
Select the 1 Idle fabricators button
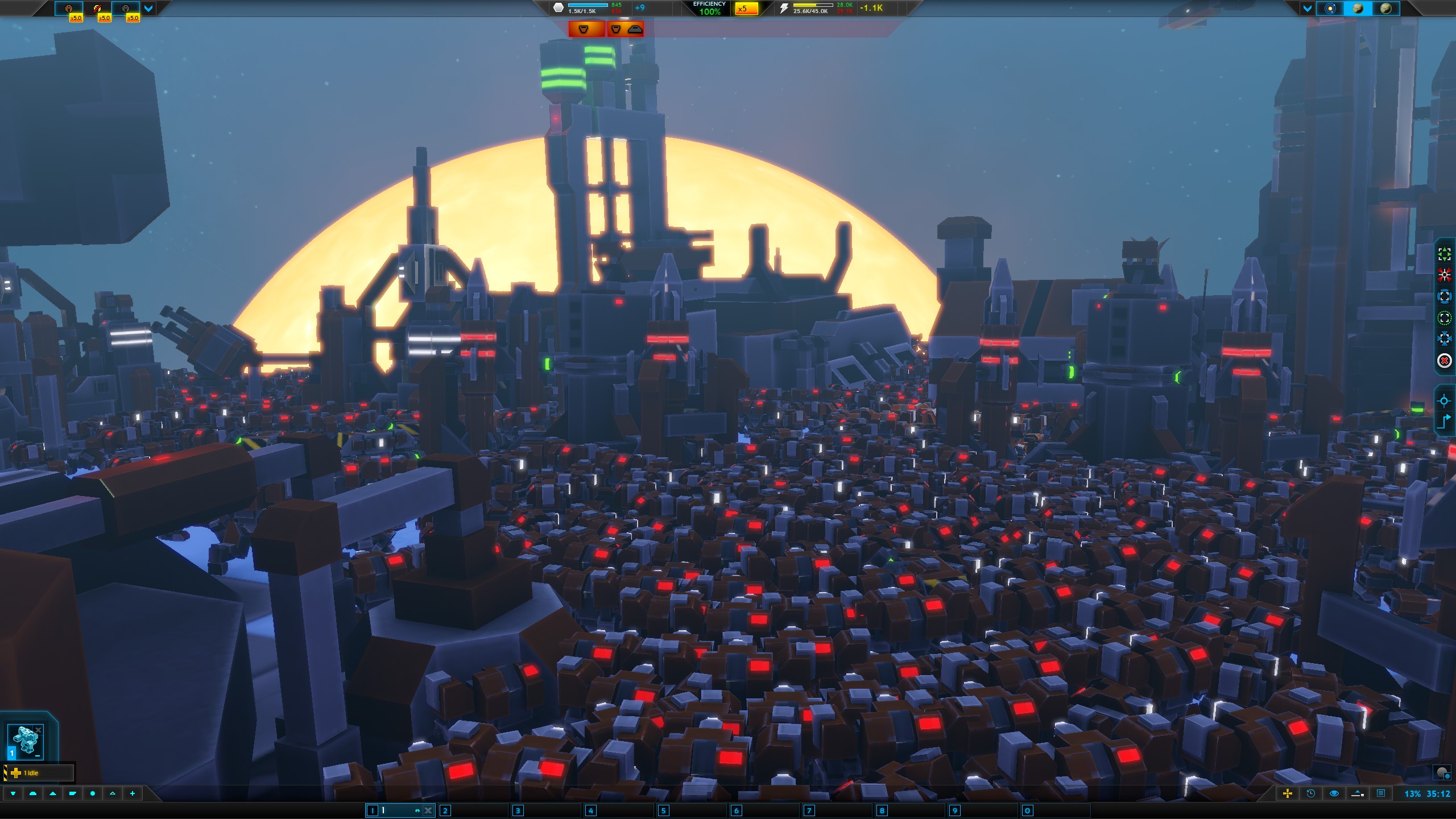[x=39, y=773]
